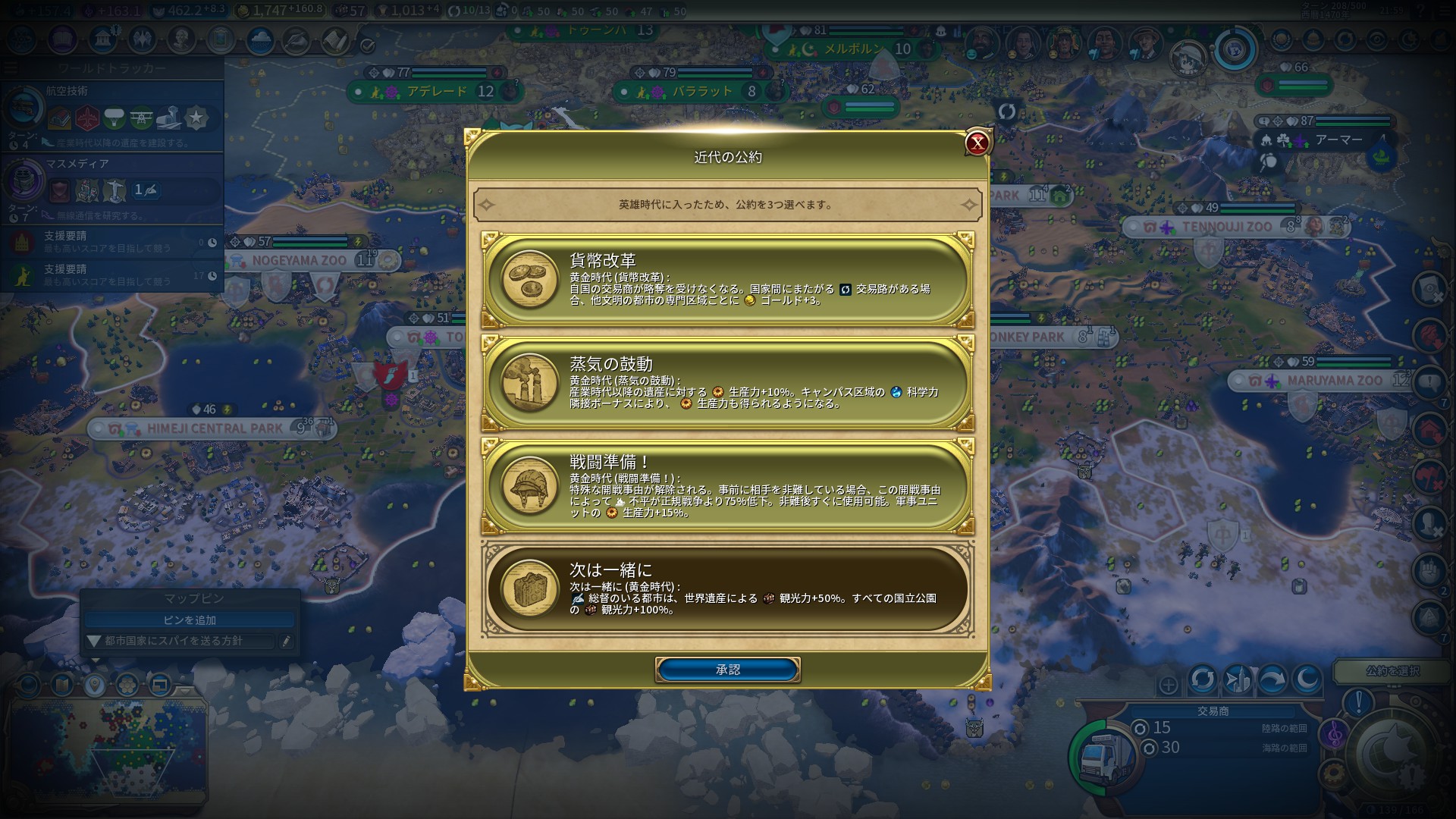Pick the 戦闘準備！ dedication
The width and height of the screenshot is (1456, 819).
tap(728, 486)
